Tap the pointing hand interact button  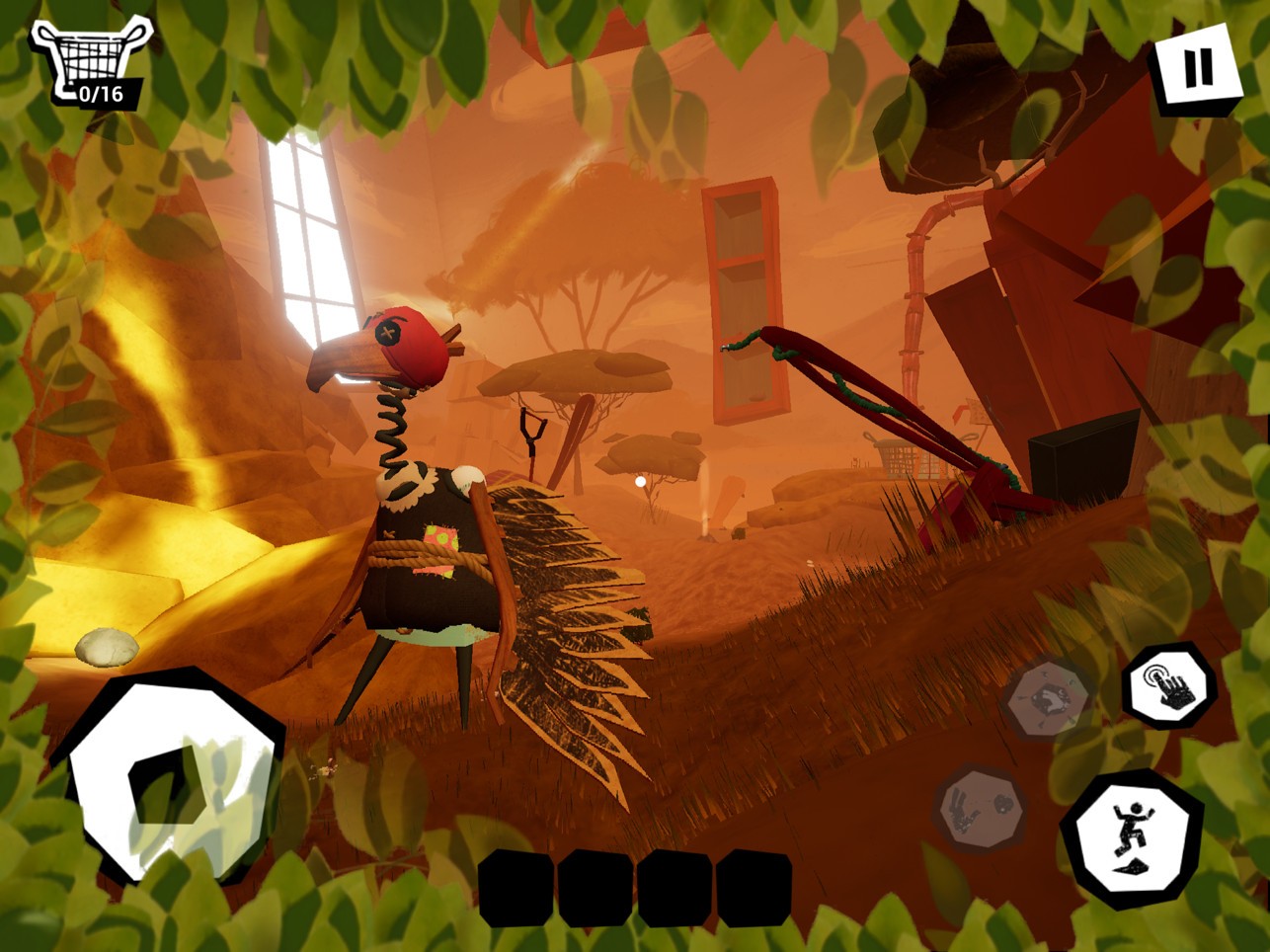[1170, 684]
